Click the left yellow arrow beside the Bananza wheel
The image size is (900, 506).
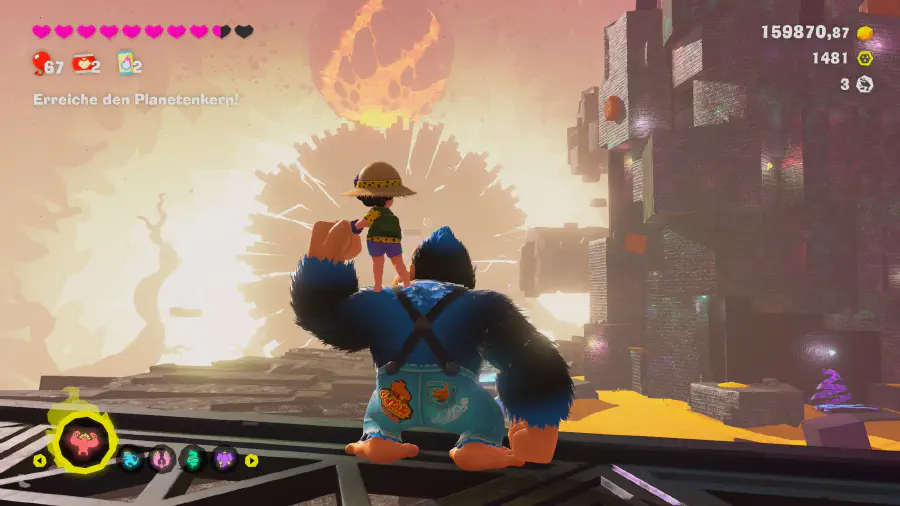pos(40,461)
